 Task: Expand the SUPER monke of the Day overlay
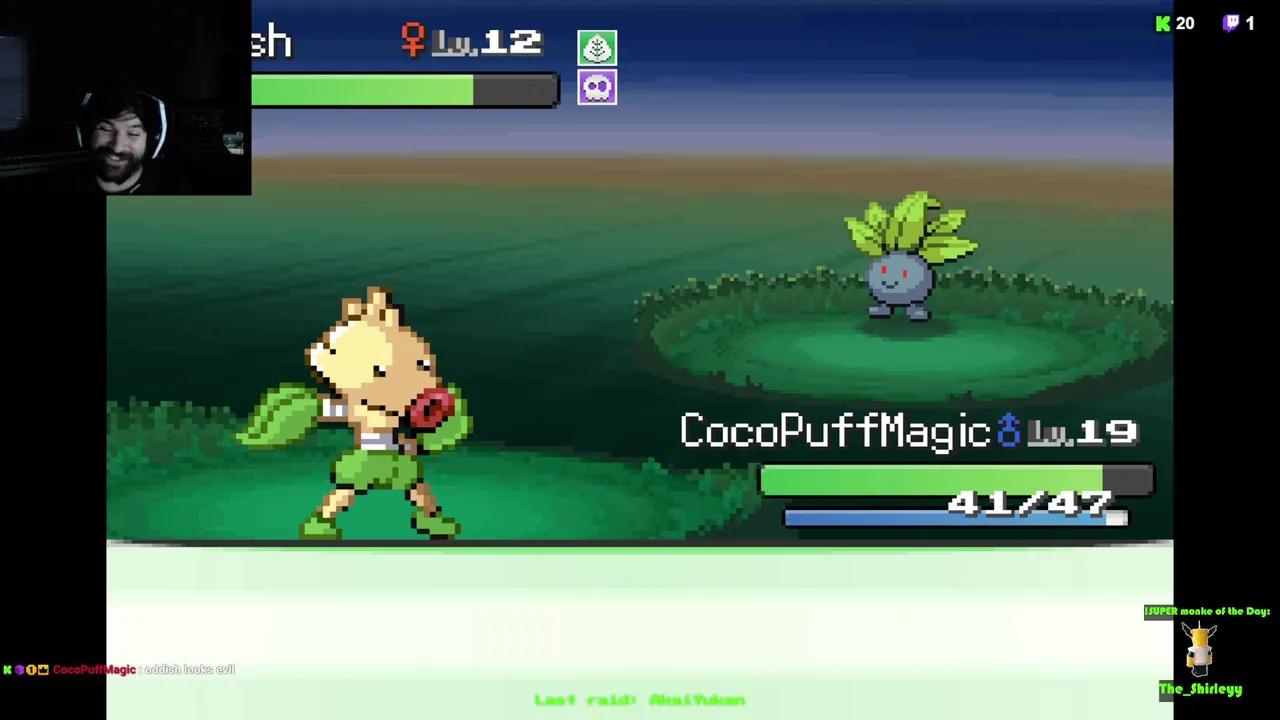[x=1205, y=611]
